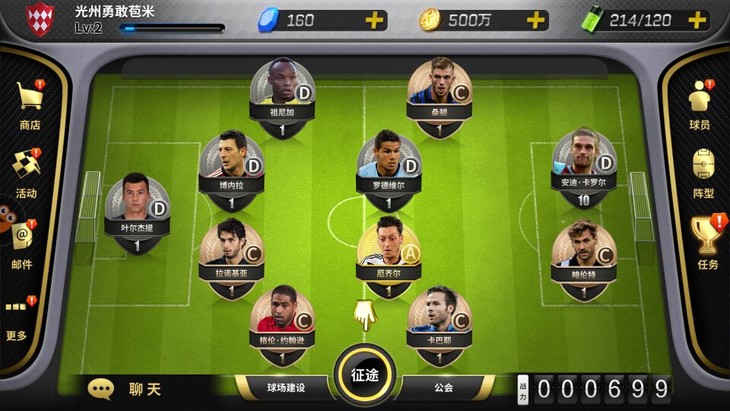
Task: Open the club crest profile
Action: coord(40,18)
